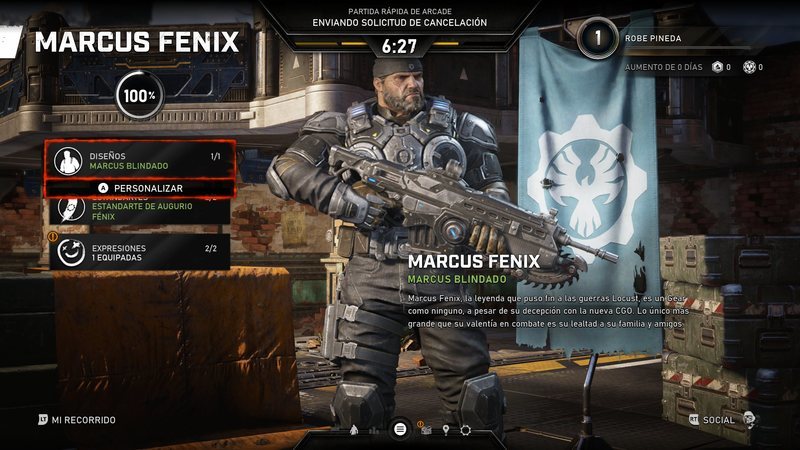
Task: Open the store icon with orange alert
Action: [x=425, y=430]
